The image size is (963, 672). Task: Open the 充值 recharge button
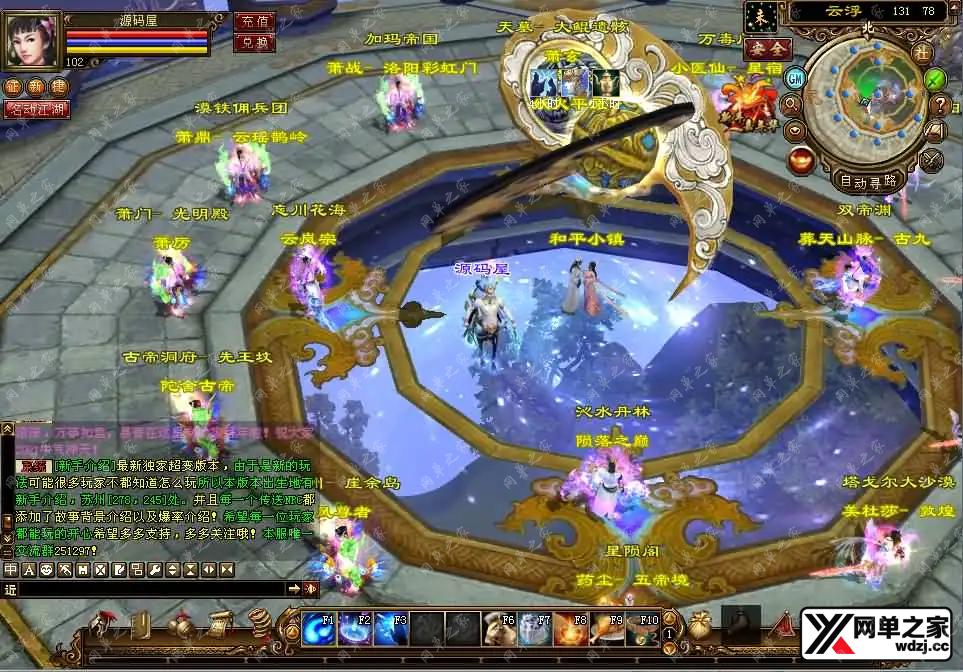pyautogui.click(x=254, y=20)
